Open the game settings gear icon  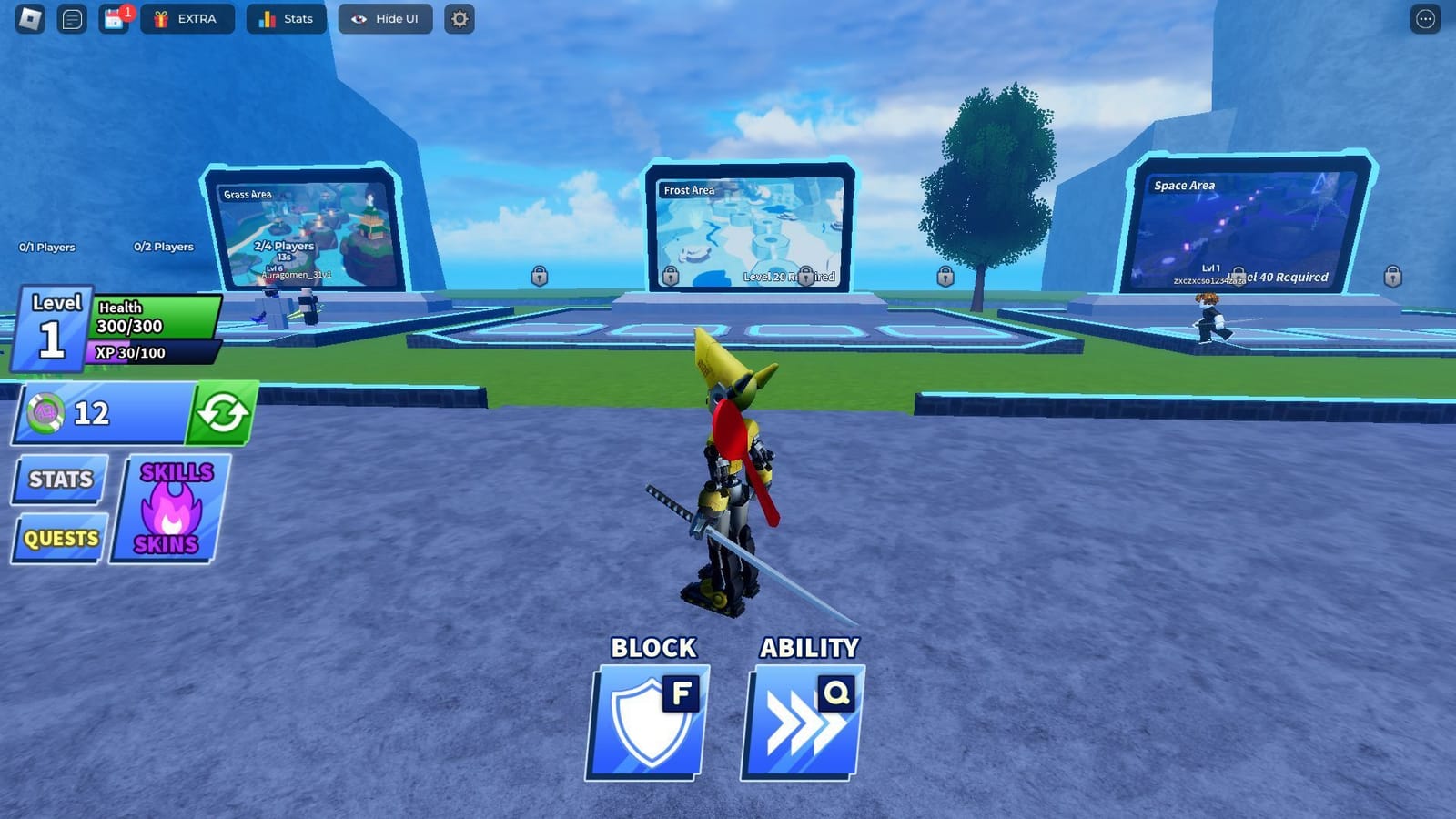[x=459, y=19]
